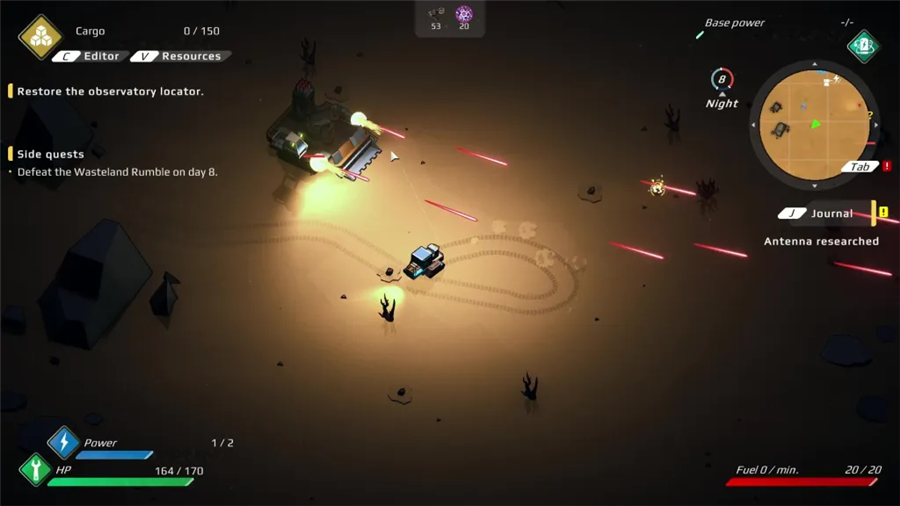Click the red map alert badge
Viewport: 900px width, 506px height.
(x=887, y=166)
